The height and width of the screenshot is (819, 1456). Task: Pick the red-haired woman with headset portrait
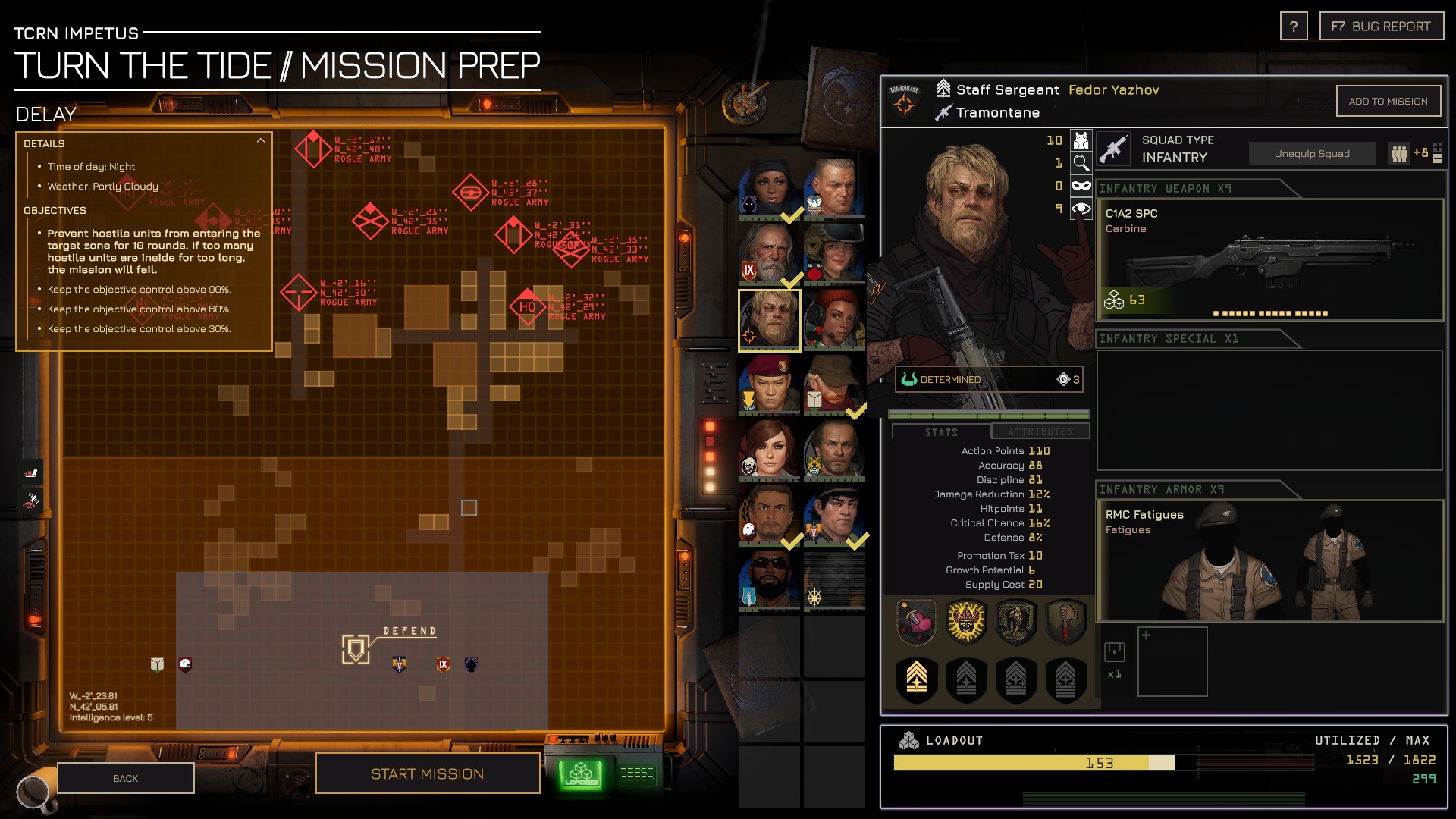click(x=834, y=319)
